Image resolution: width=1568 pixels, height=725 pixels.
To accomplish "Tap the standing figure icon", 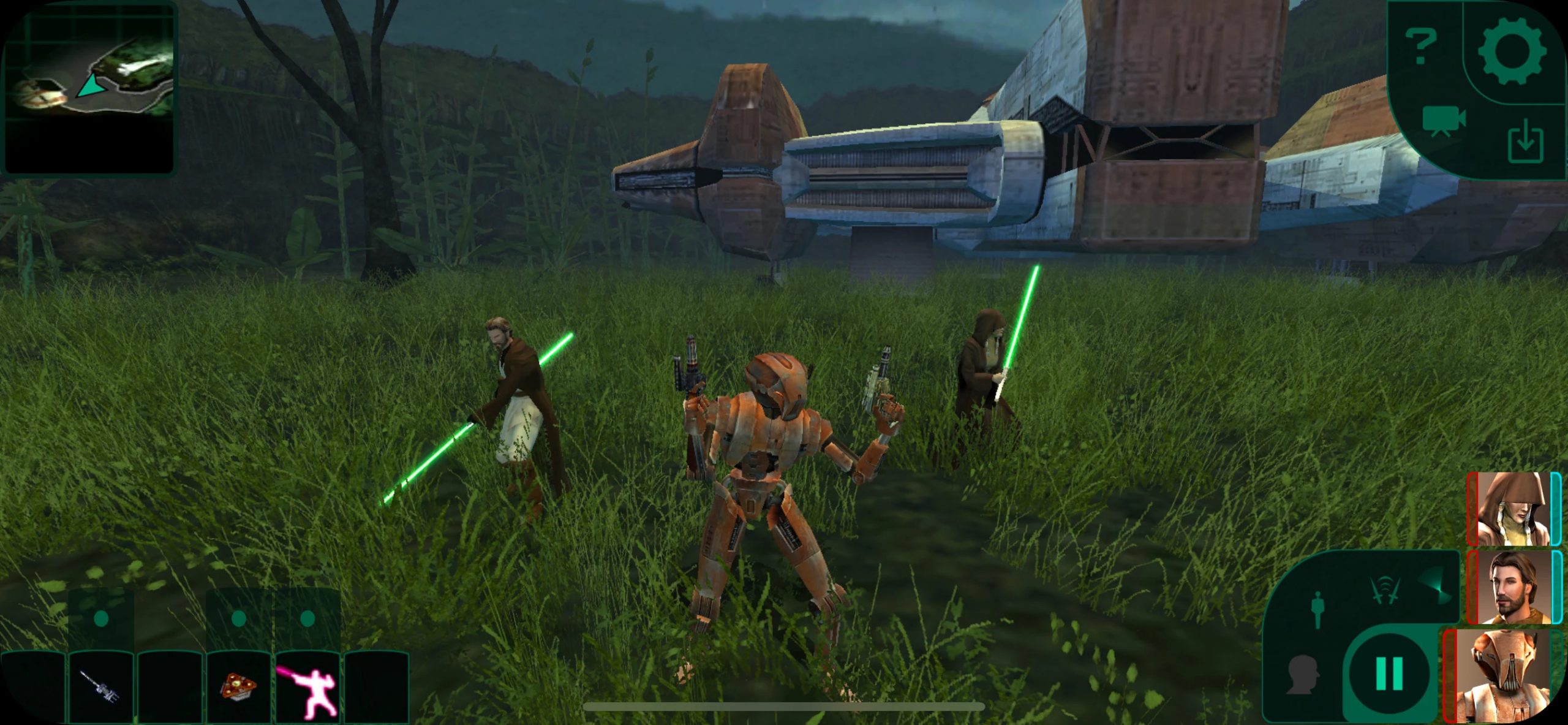I will (x=1318, y=610).
